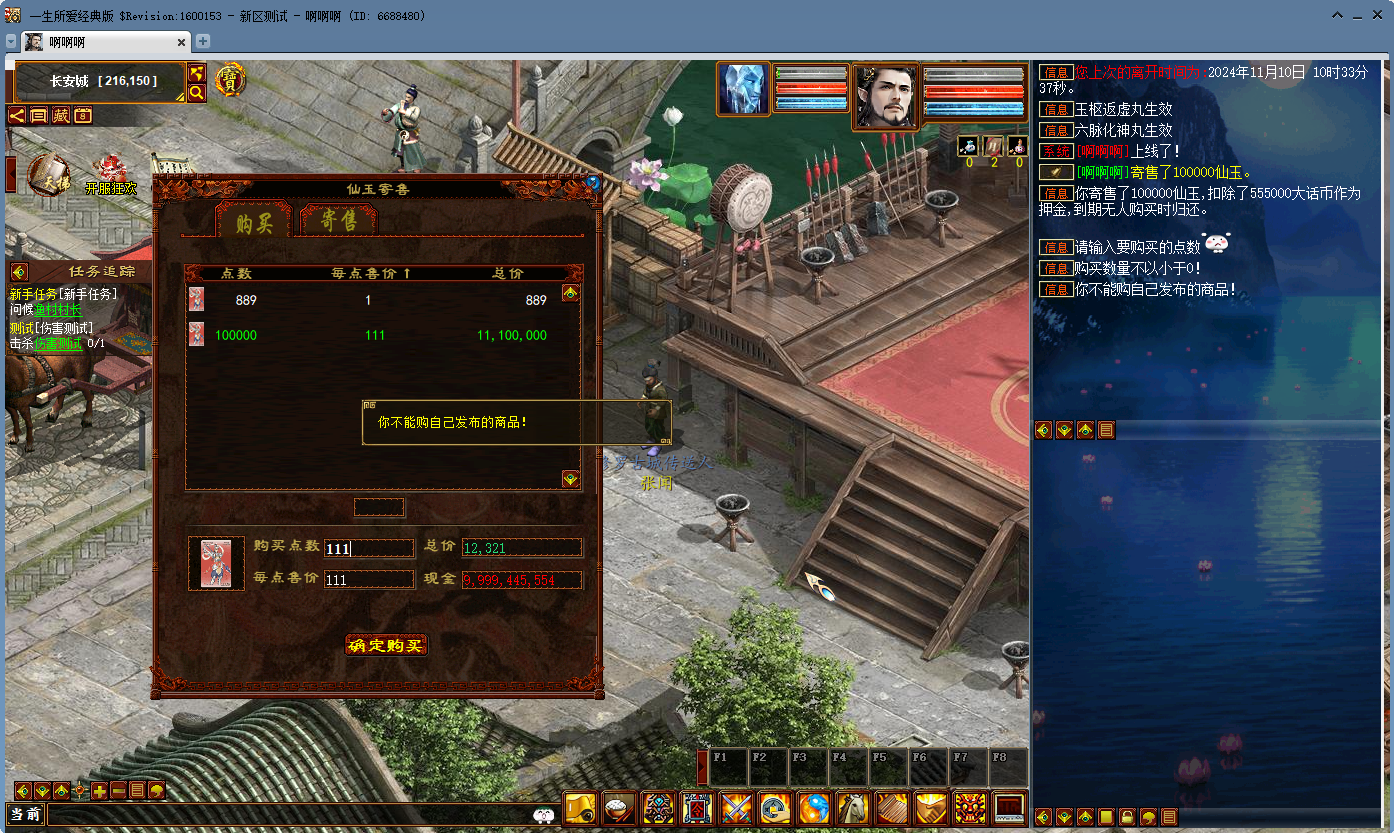Open the crossed swords menu icon
The image size is (1394, 833).
[737, 807]
